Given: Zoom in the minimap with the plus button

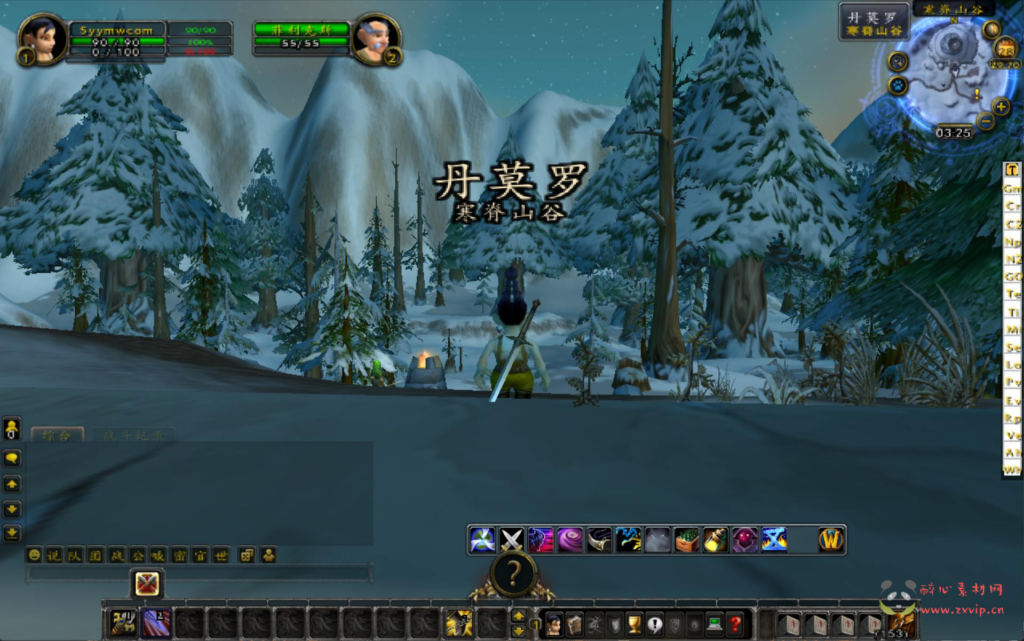Looking at the screenshot, I should (1001, 107).
